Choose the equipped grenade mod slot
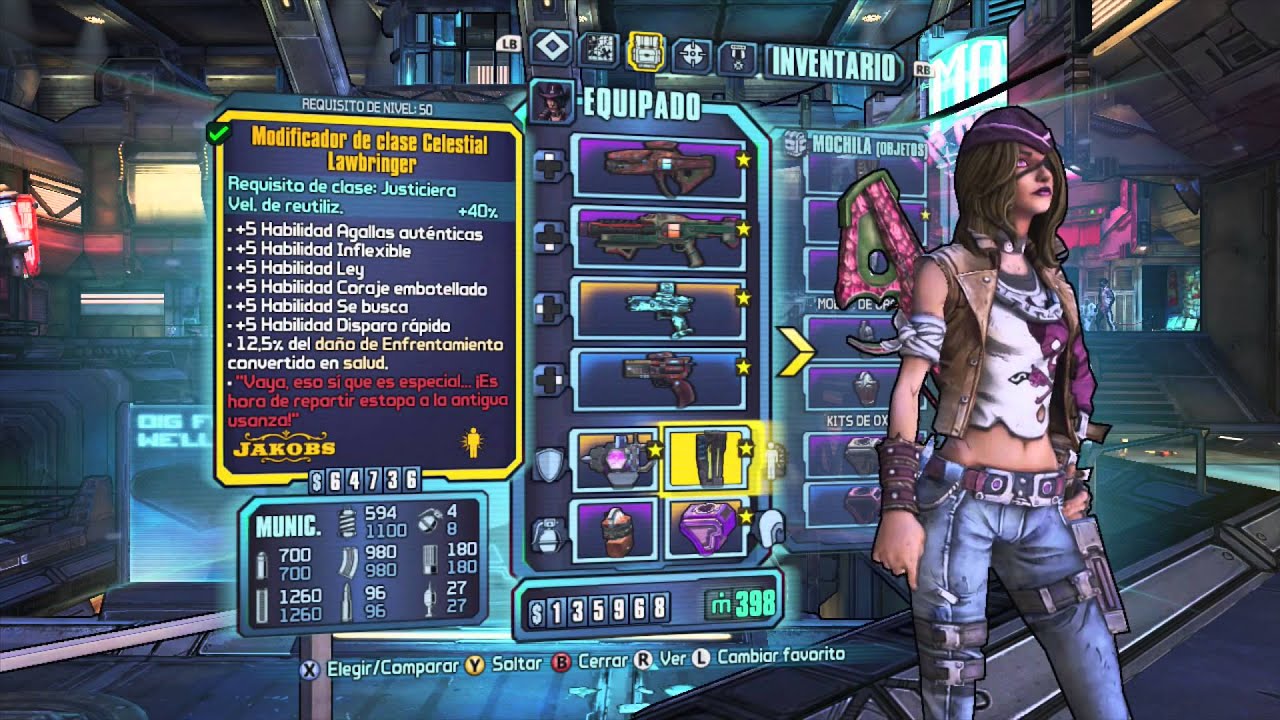This screenshot has height=720, width=1280. point(614,529)
